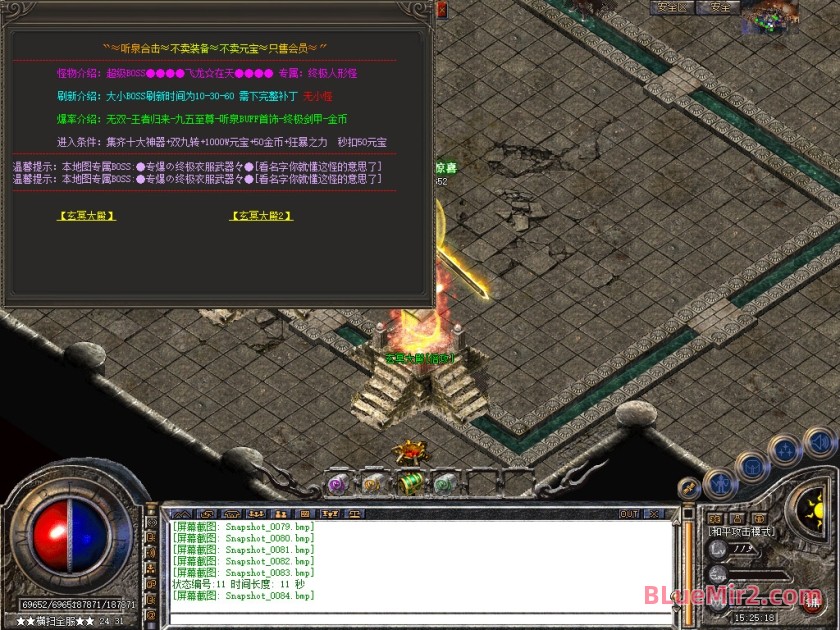Use the pale green orb belt item
This screenshot has height=630, width=840.
click(x=445, y=484)
